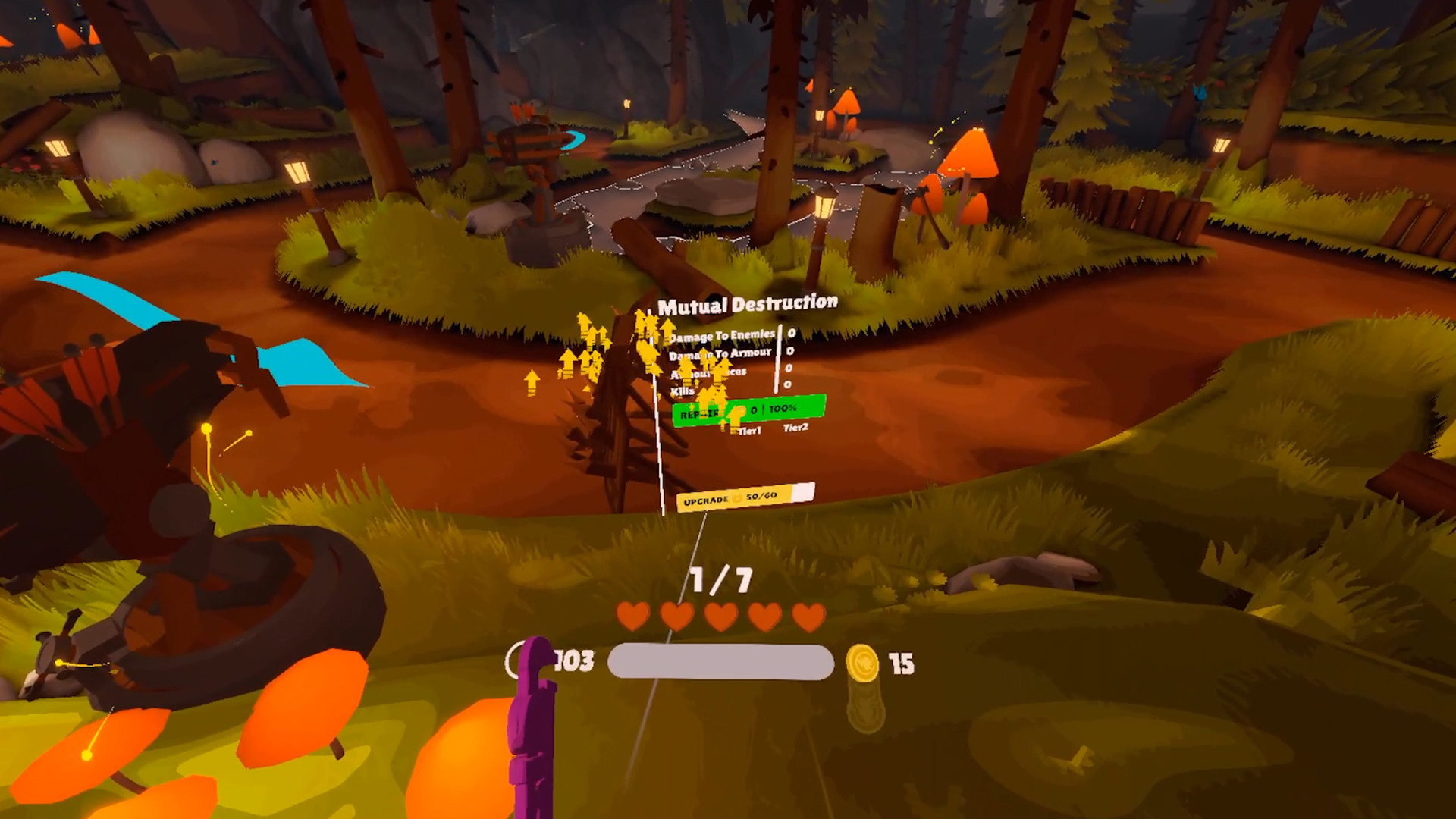Expand the Damage To Armour stat row
Image resolution: width=1456 pixels, height=819 pixels.
pos(720,353)
